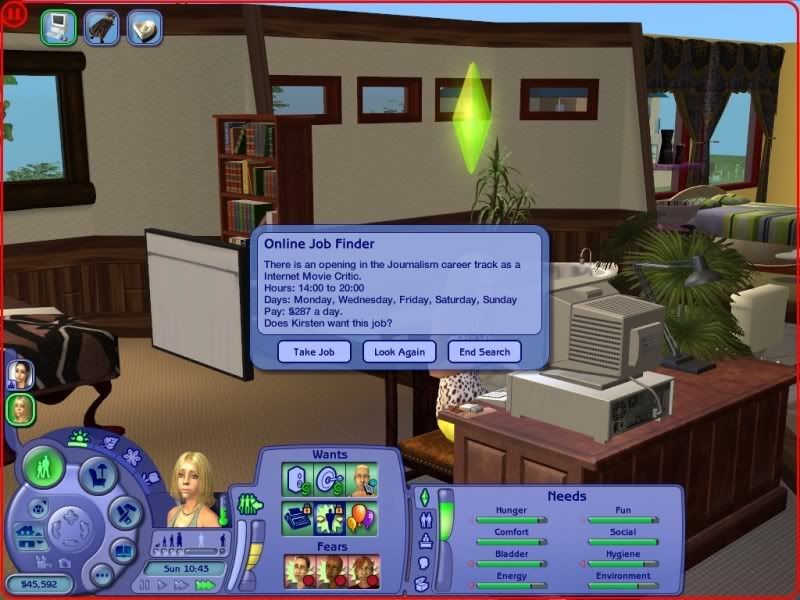Select the computer action in the queue
800x600 pixels.
pyautogui.click(x=58, y=25)
